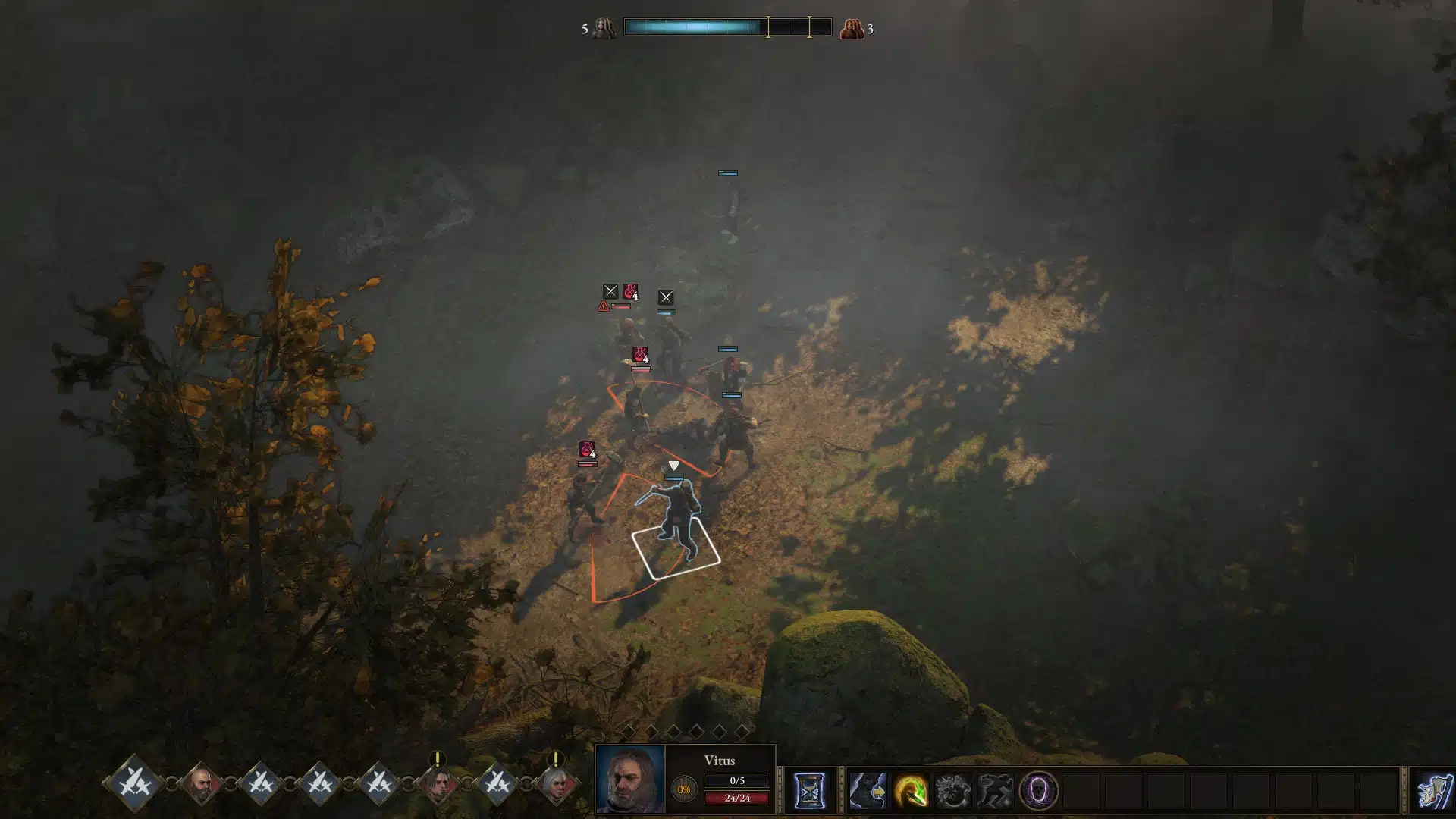Viewport: 1456px width, 819px height.
Task: Select the bald bearded man's turn portrait
Action: tap(201, 783)
